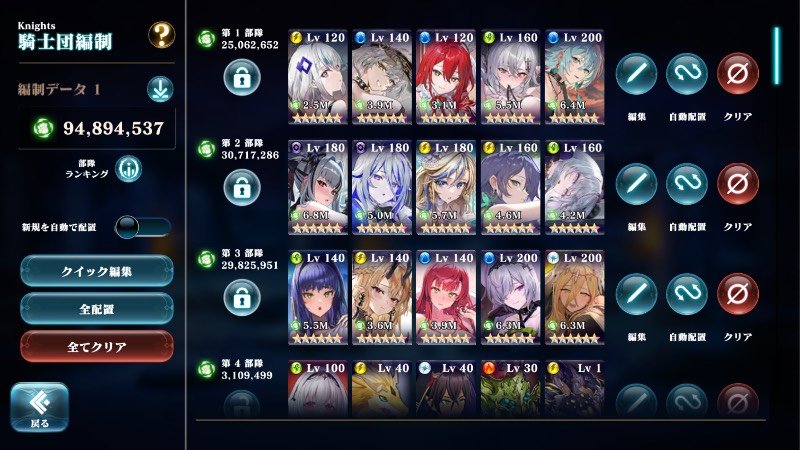The height and width of the screenshot is (450, 800).
Task: Open the squad ranking (部隊ランキング) button
Action: (128, 169)
